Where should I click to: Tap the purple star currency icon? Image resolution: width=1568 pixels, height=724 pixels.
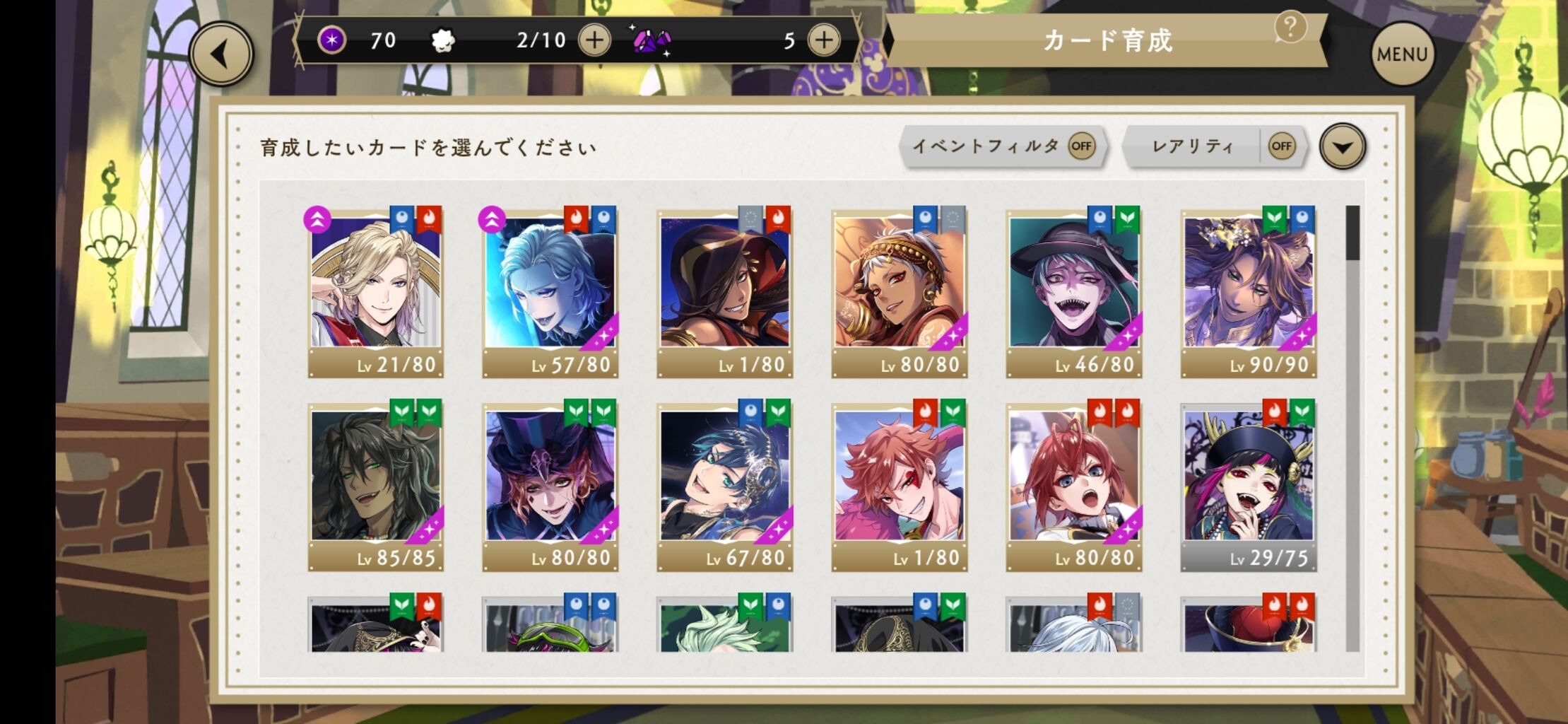coord(331,40)
